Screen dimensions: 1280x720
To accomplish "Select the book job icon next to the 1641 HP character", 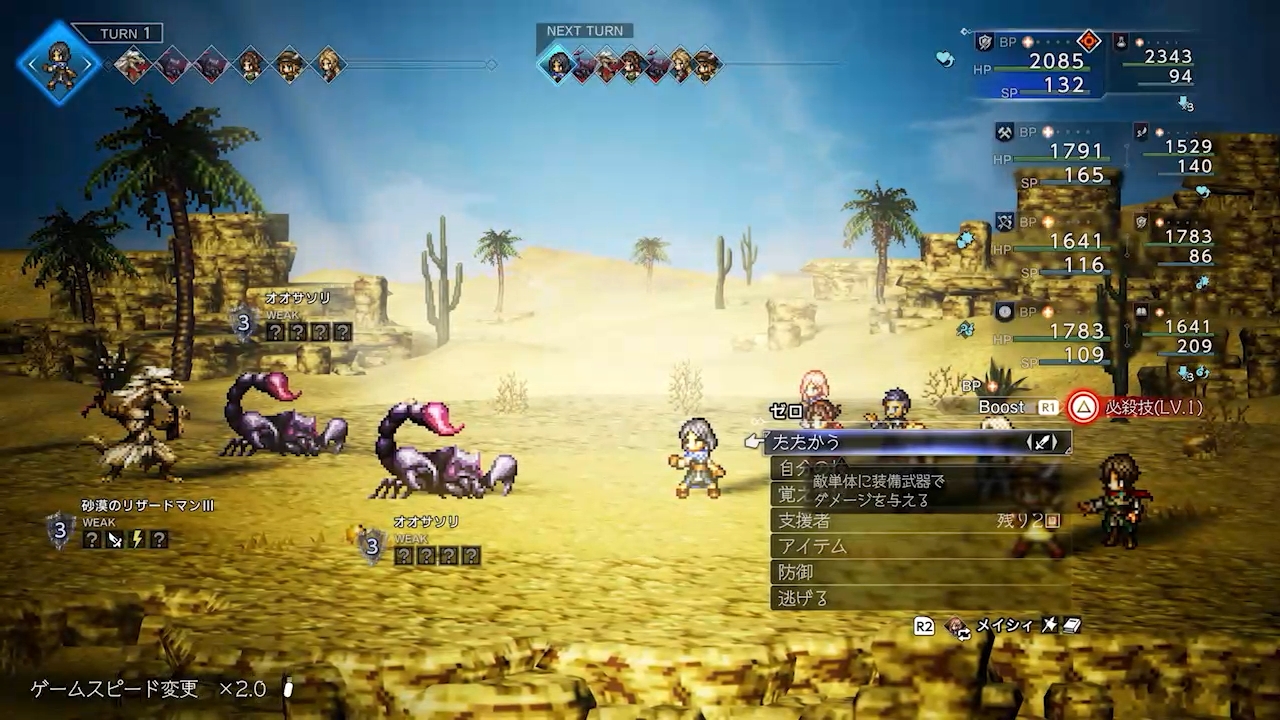I will [1141, 312].
